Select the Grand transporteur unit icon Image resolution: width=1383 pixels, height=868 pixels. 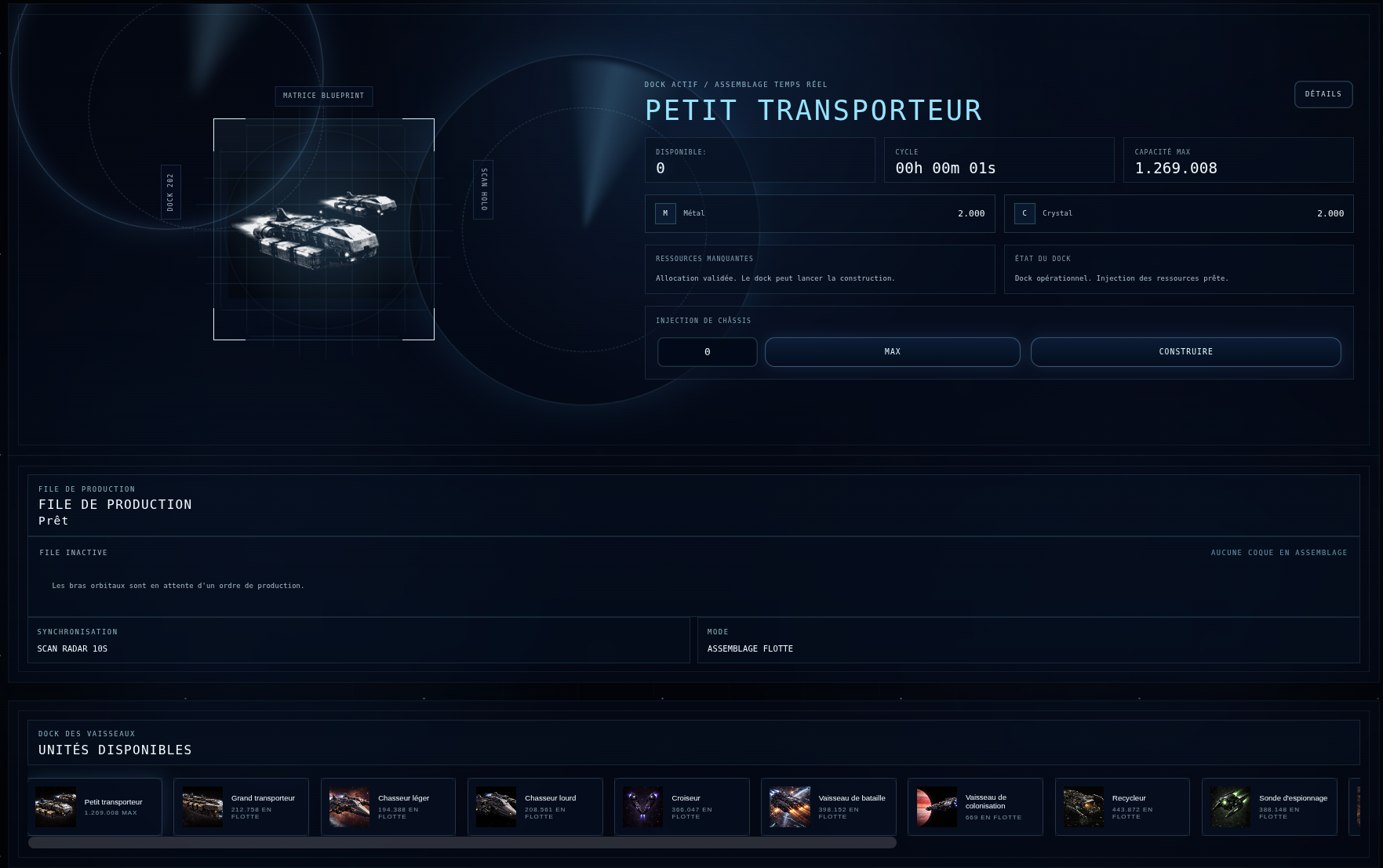(x=202, y=806)
